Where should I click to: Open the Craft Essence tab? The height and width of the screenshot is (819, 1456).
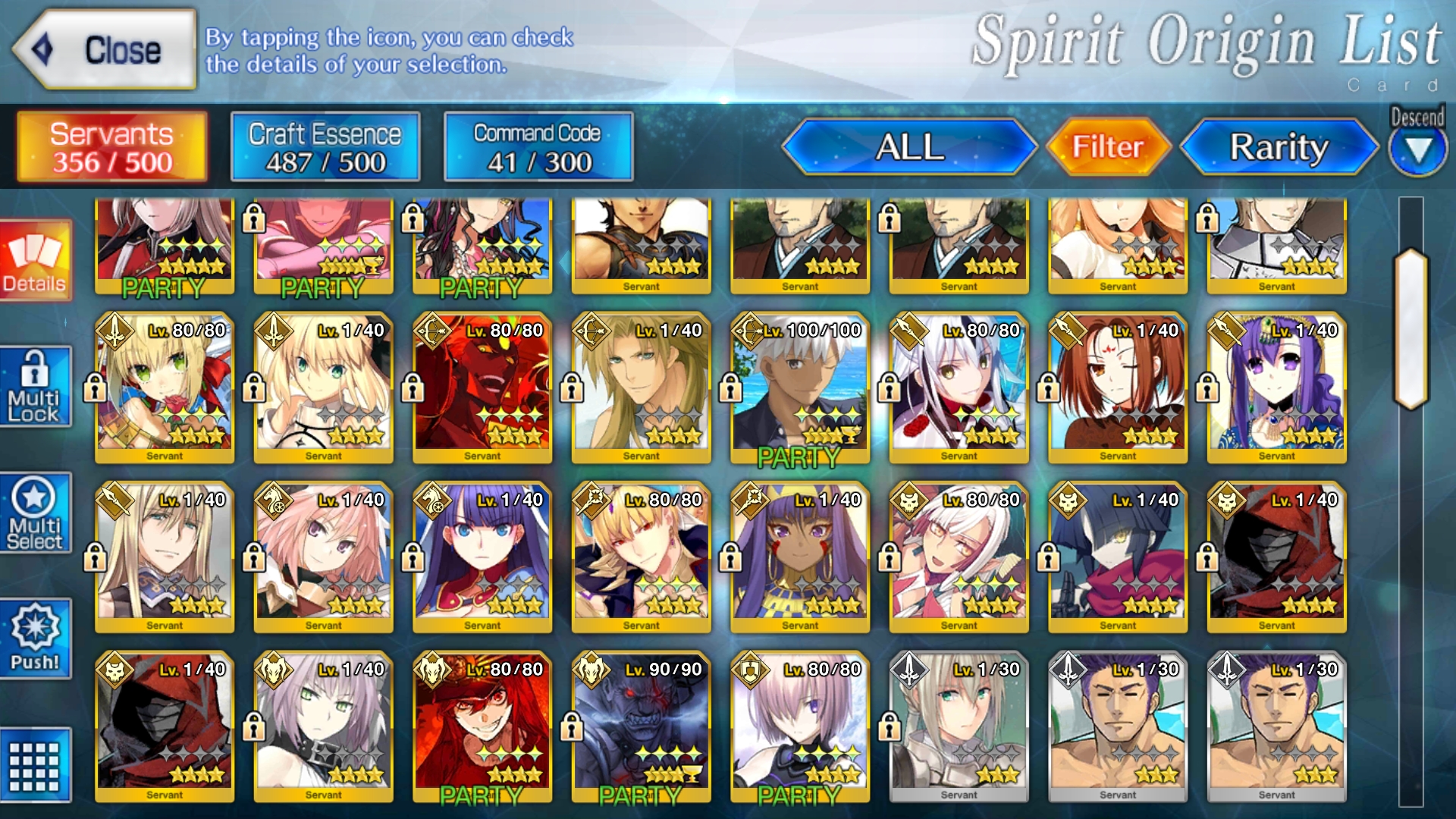(325, 147)
